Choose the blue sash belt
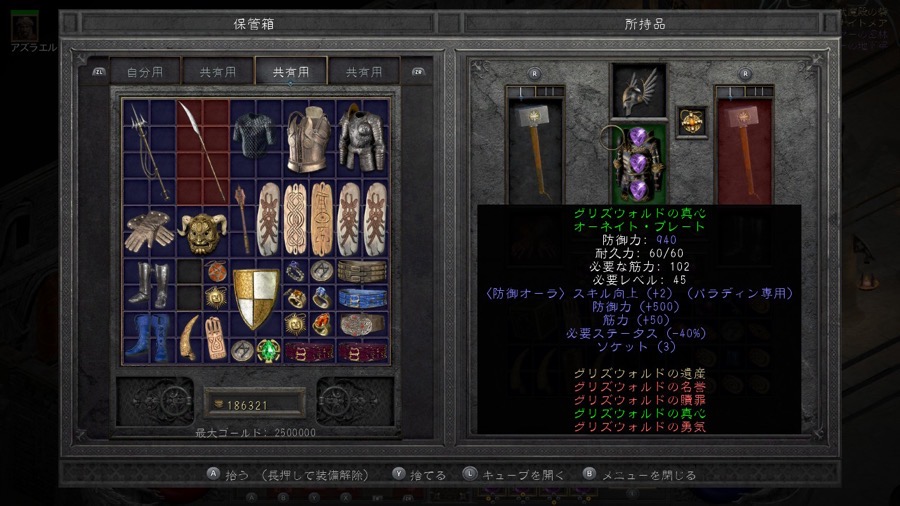Screen dimensions: 900x506 click(x=361, y=298)
